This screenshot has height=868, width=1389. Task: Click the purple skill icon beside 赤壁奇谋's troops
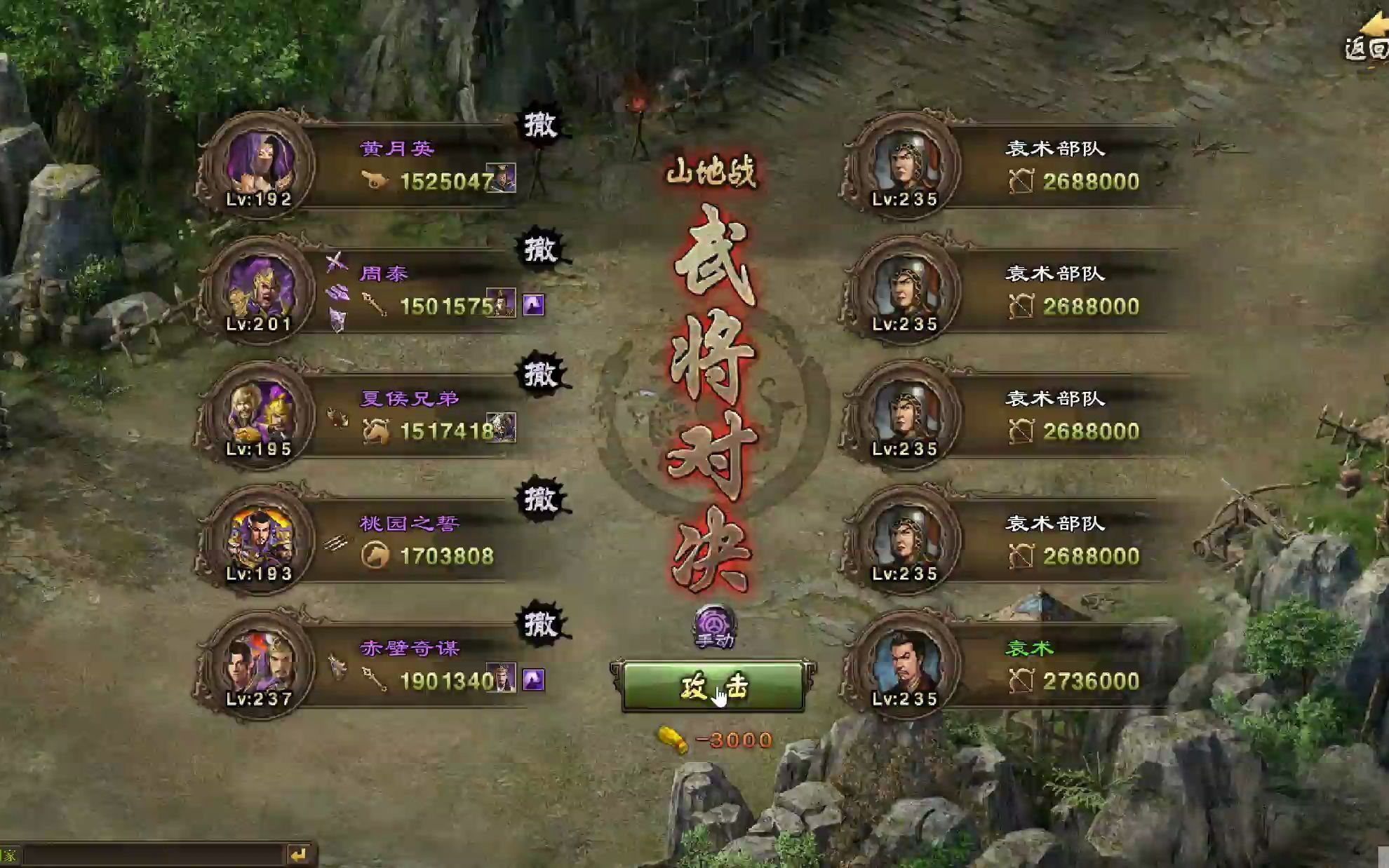click(x=533, y=679)
